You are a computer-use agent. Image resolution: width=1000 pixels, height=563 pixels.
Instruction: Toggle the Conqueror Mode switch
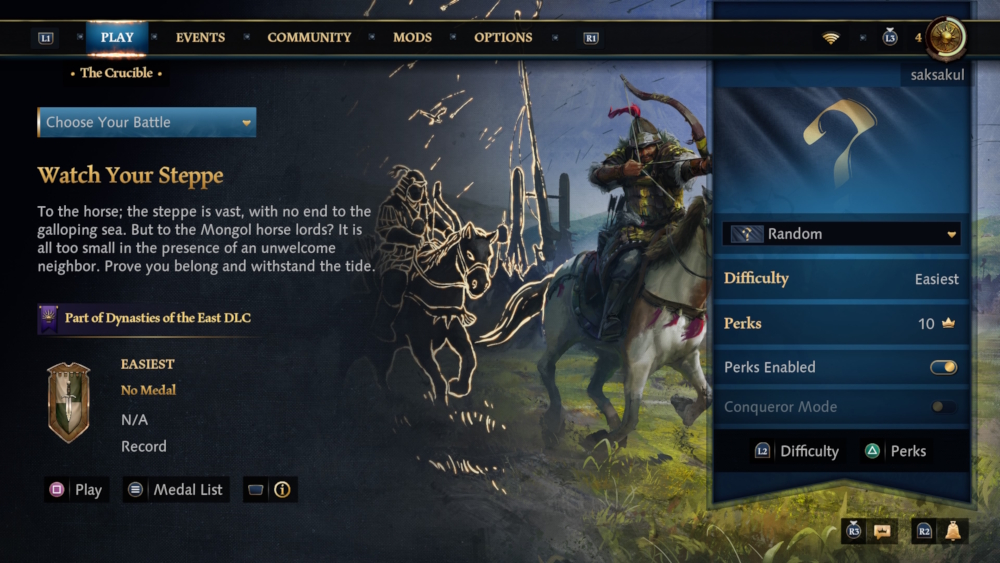coord(943,407)
